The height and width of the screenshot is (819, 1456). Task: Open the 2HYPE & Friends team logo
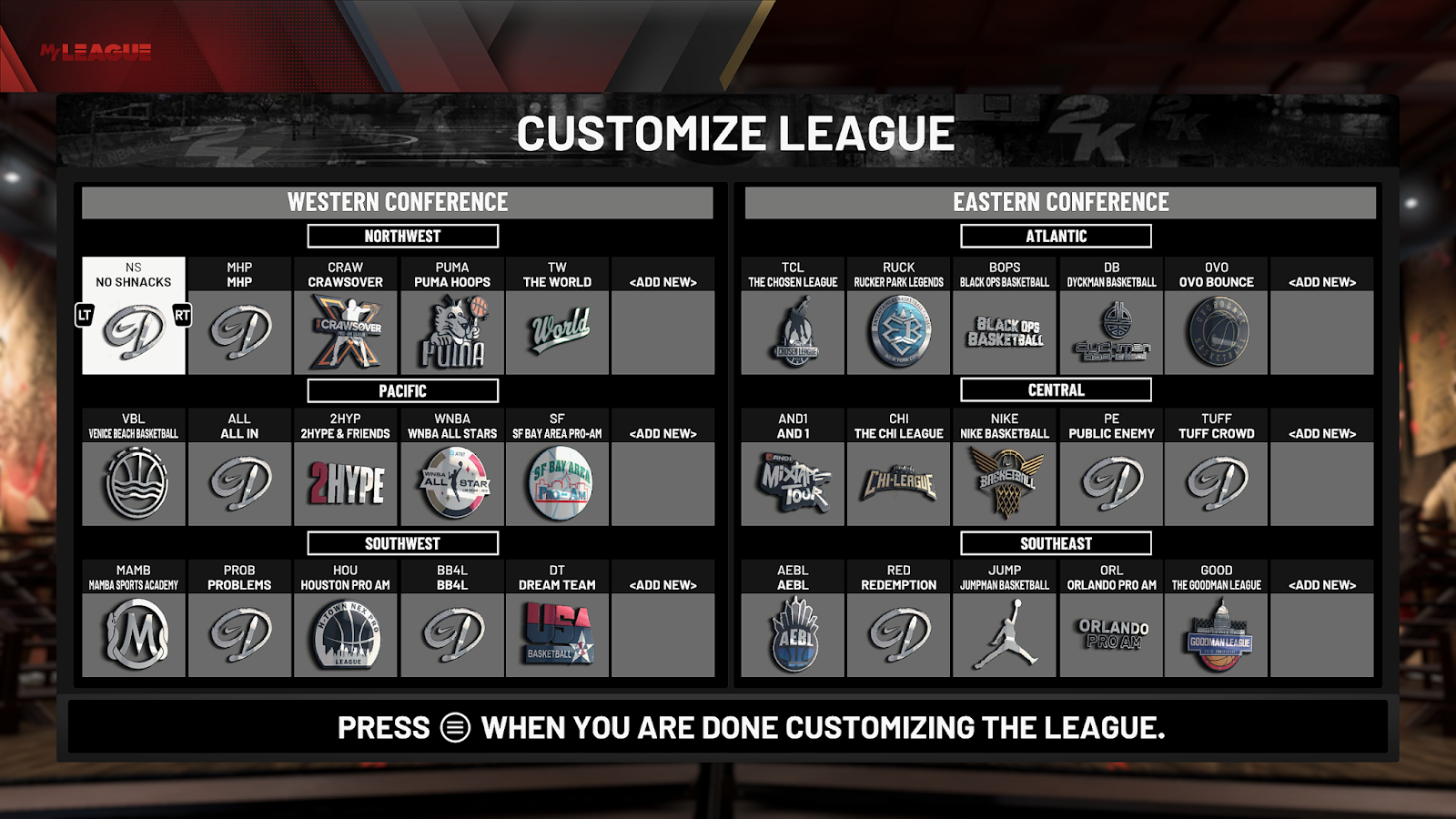346,482
